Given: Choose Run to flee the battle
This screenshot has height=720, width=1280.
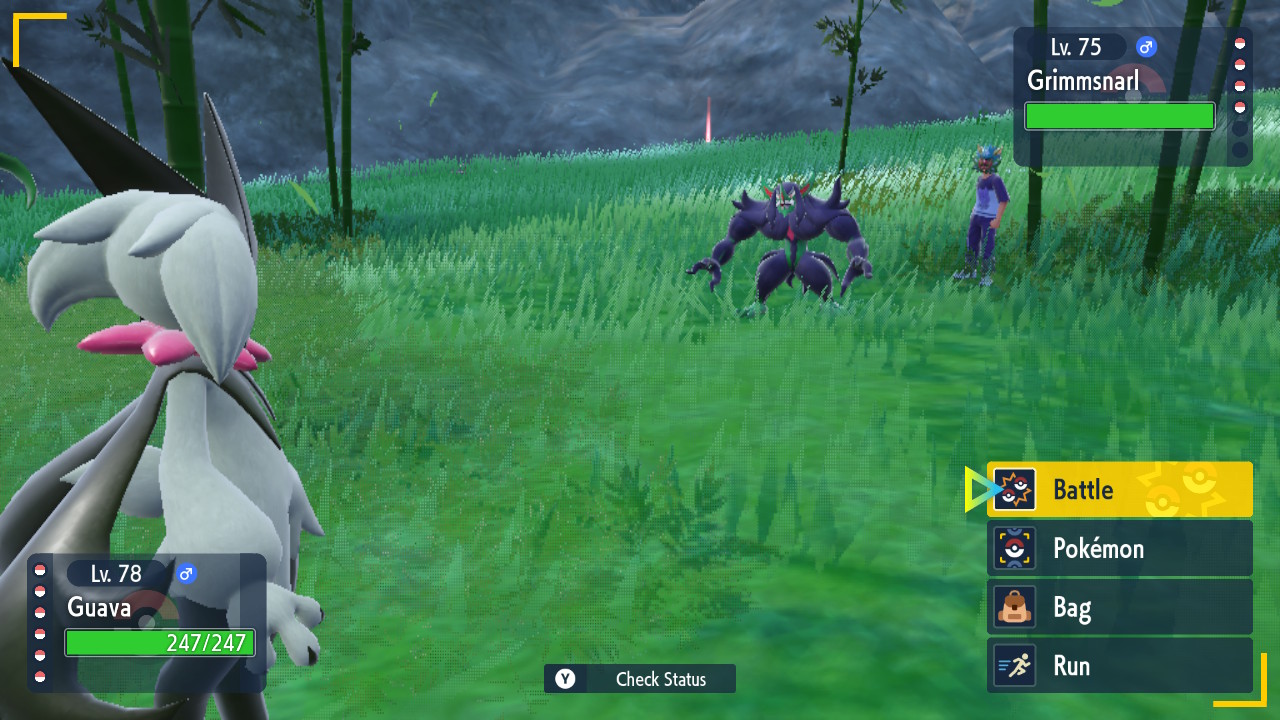Looking at the screenshot, I should (x=1119, y=666).
